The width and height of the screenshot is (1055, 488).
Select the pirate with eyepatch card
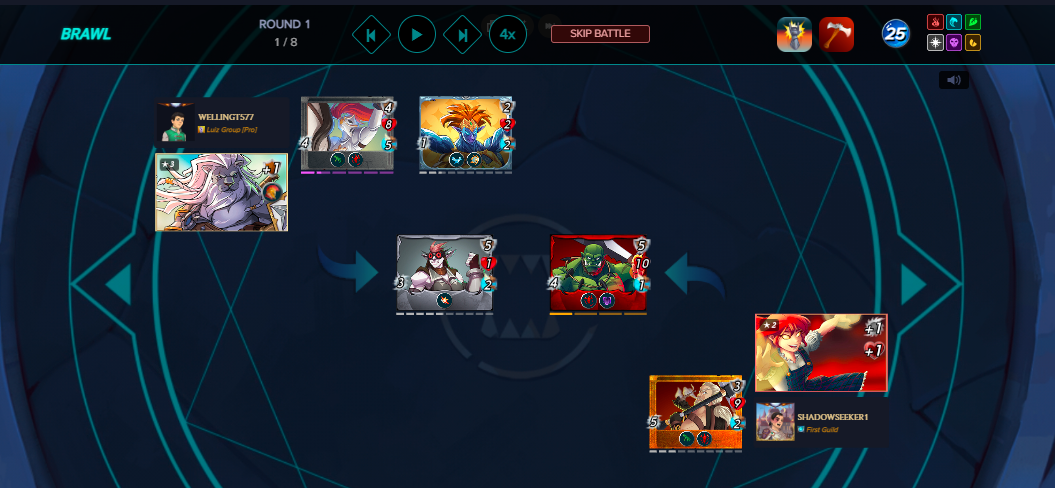[x=445, y=272]
